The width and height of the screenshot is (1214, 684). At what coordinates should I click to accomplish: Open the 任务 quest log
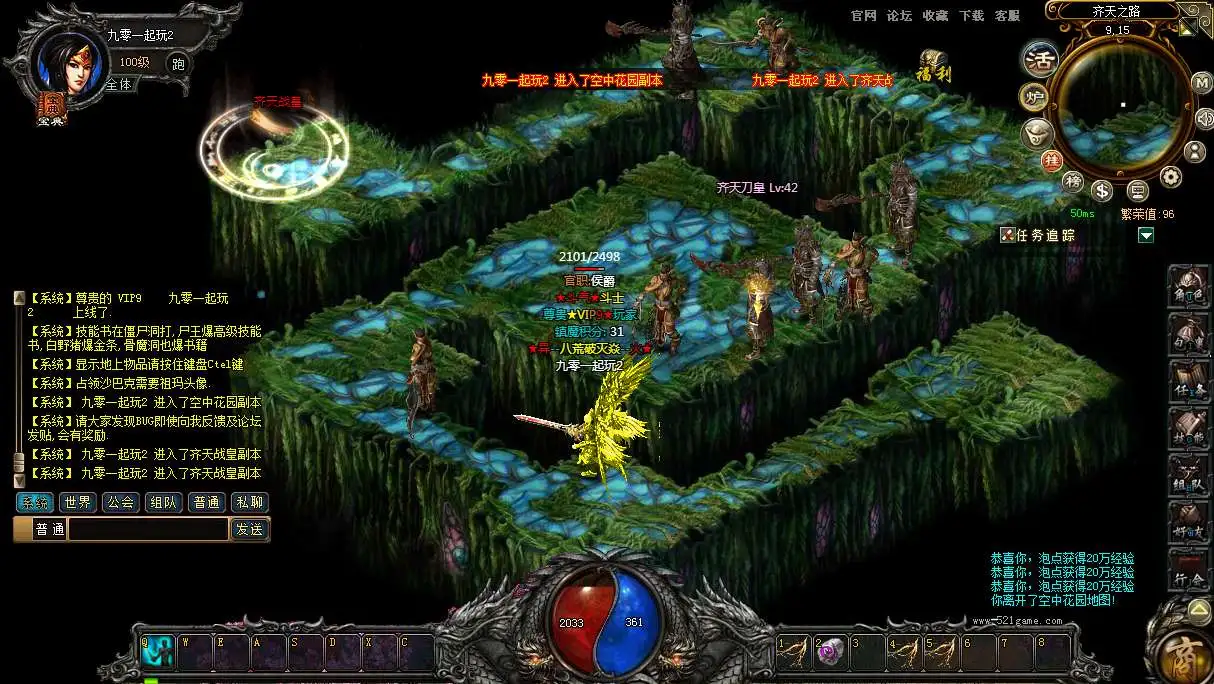pyautogui.click(x=1190, y=383)
